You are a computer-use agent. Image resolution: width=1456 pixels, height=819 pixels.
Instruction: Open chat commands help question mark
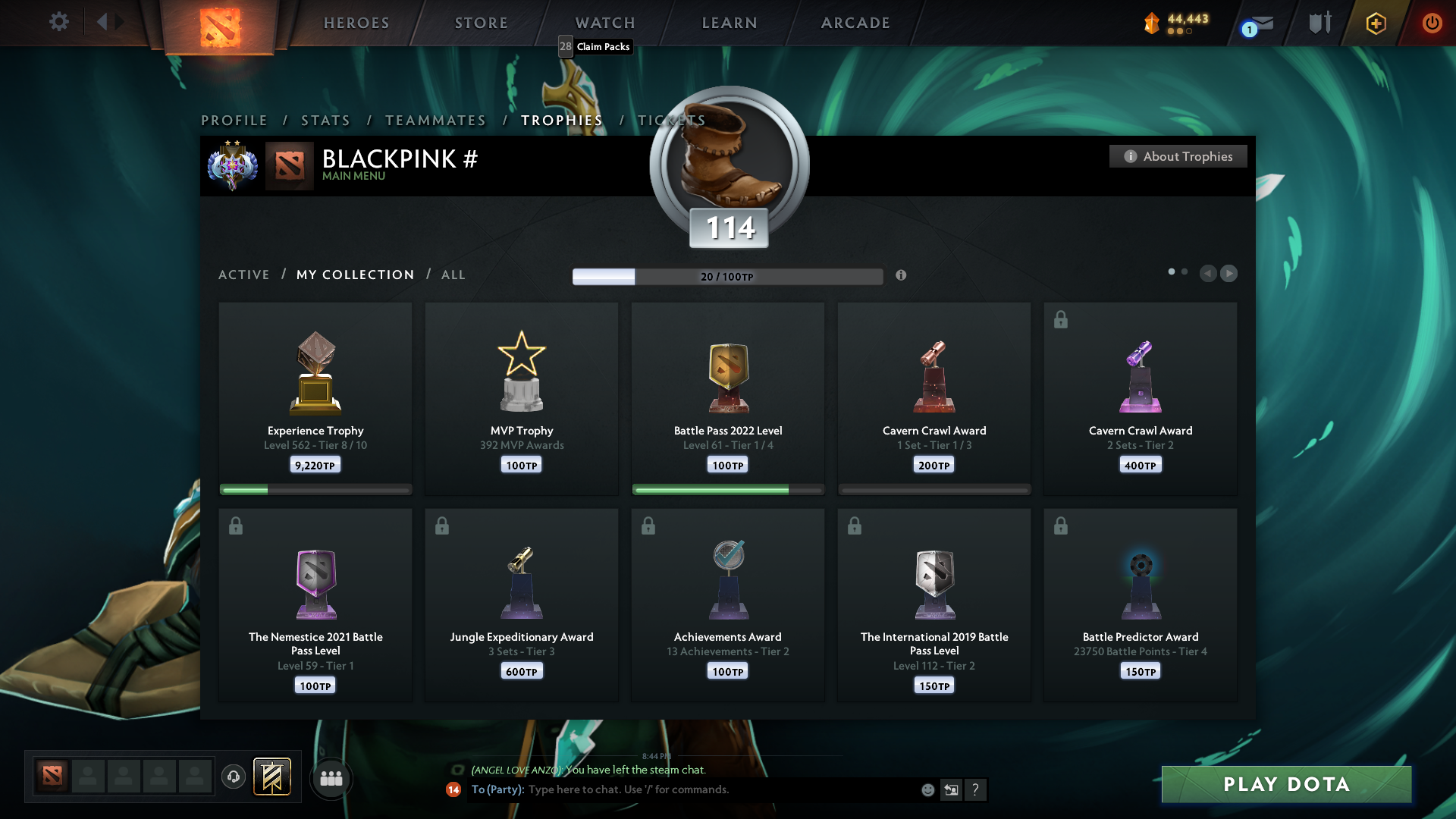(976, 789)
